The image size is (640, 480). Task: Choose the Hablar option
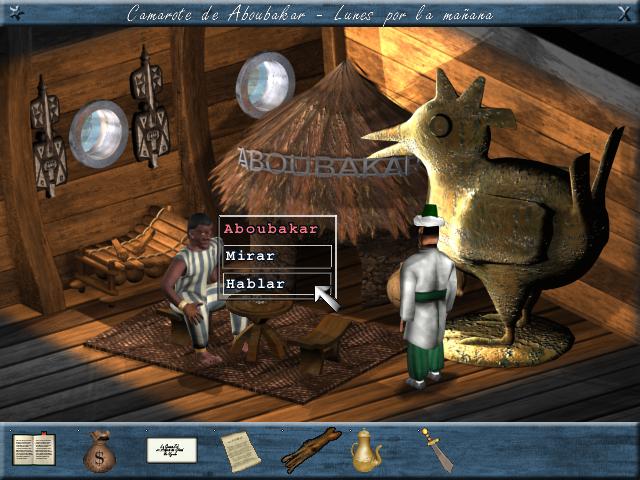point(277,284)
